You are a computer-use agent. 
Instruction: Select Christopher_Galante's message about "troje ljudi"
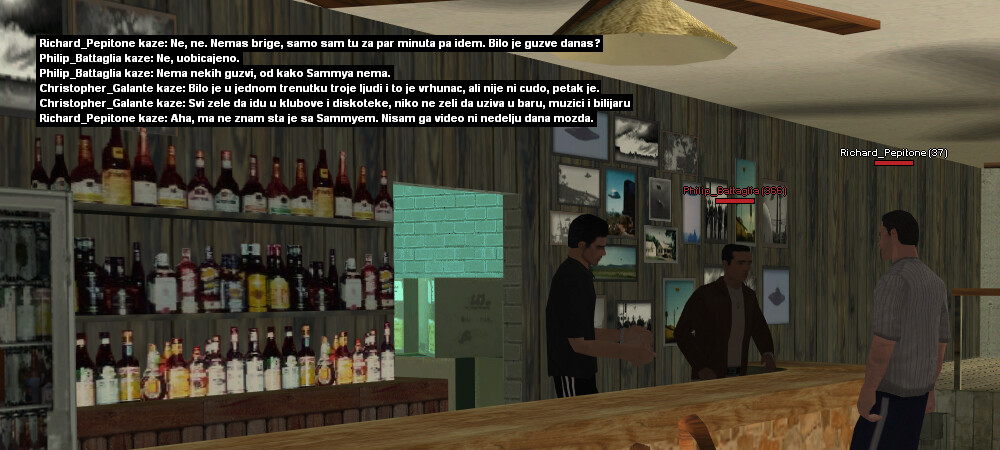(x=319, y=89)
